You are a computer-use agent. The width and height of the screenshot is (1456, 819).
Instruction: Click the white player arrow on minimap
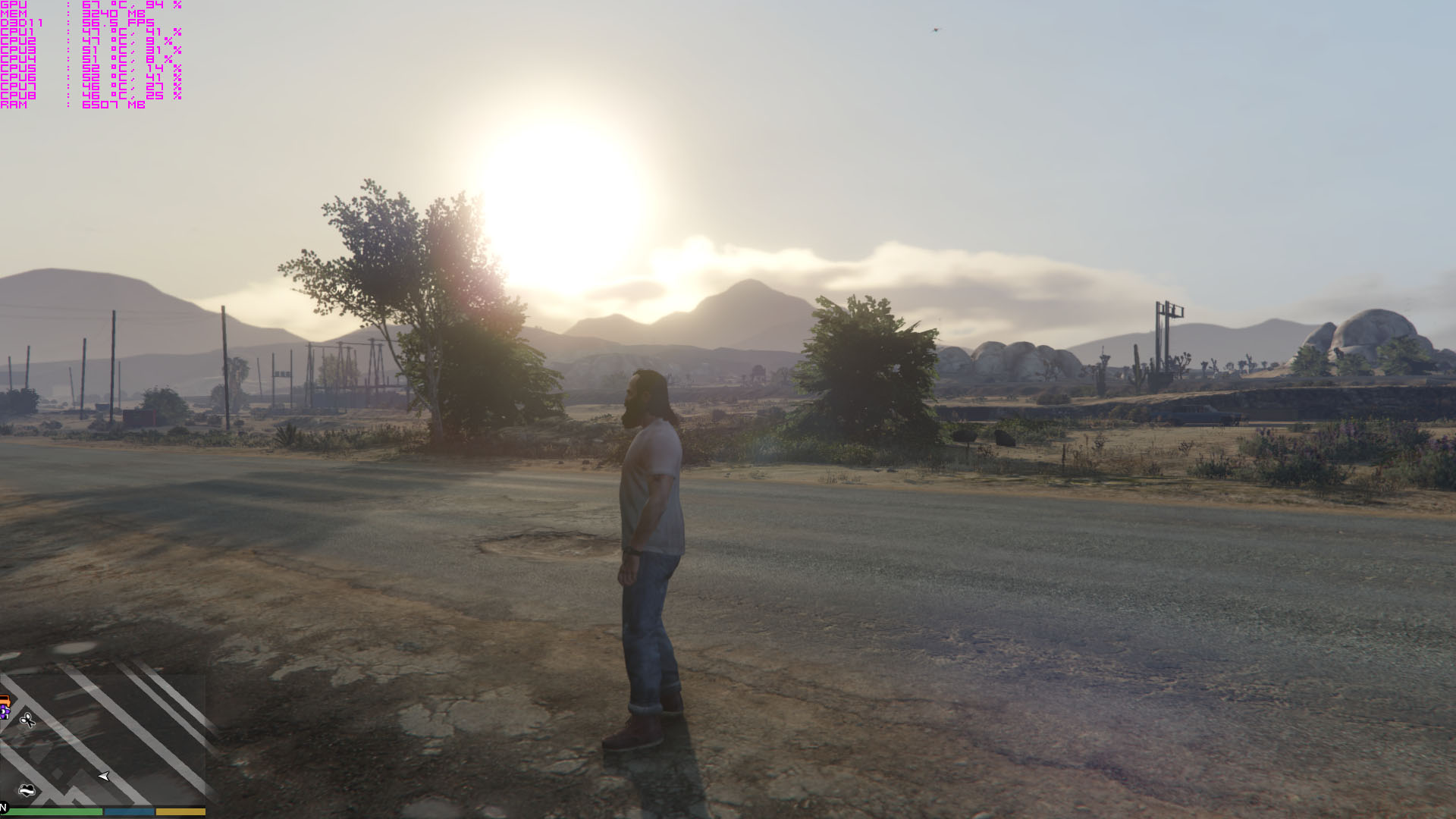pyautogui.click(x=104, y=776)
